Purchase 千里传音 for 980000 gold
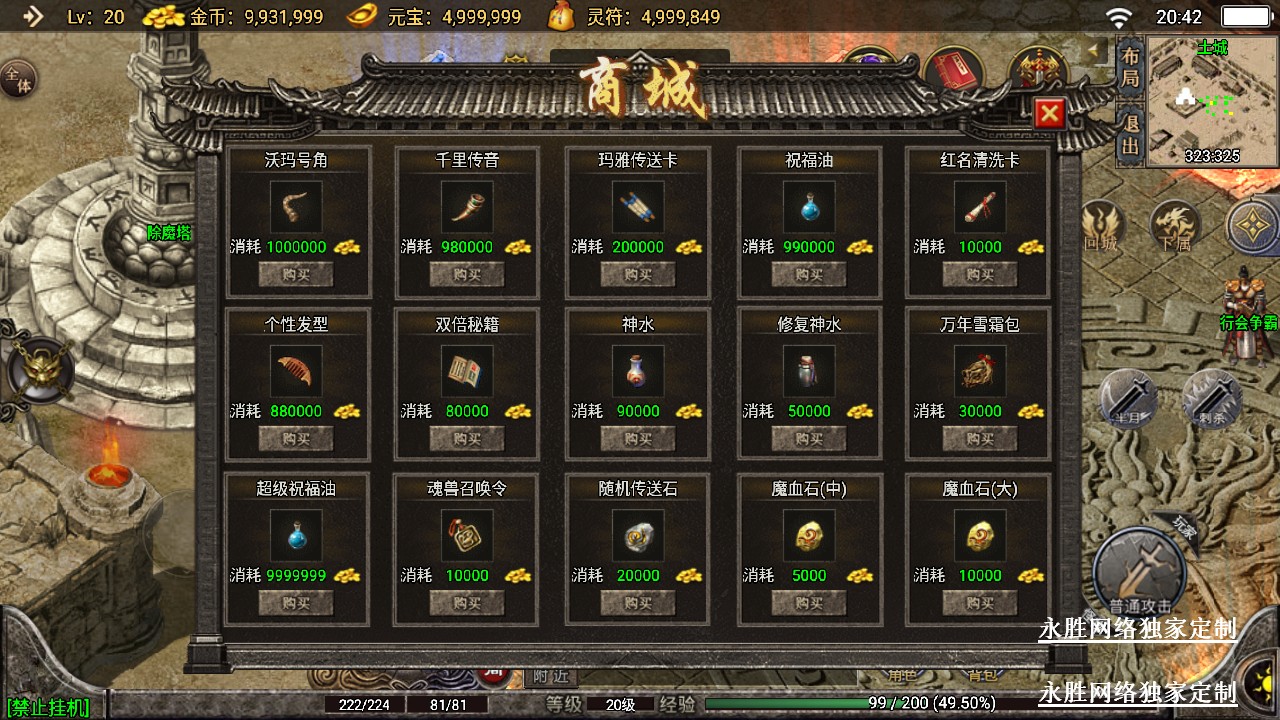The image size is (1280, 720). (x=467, y=274)
